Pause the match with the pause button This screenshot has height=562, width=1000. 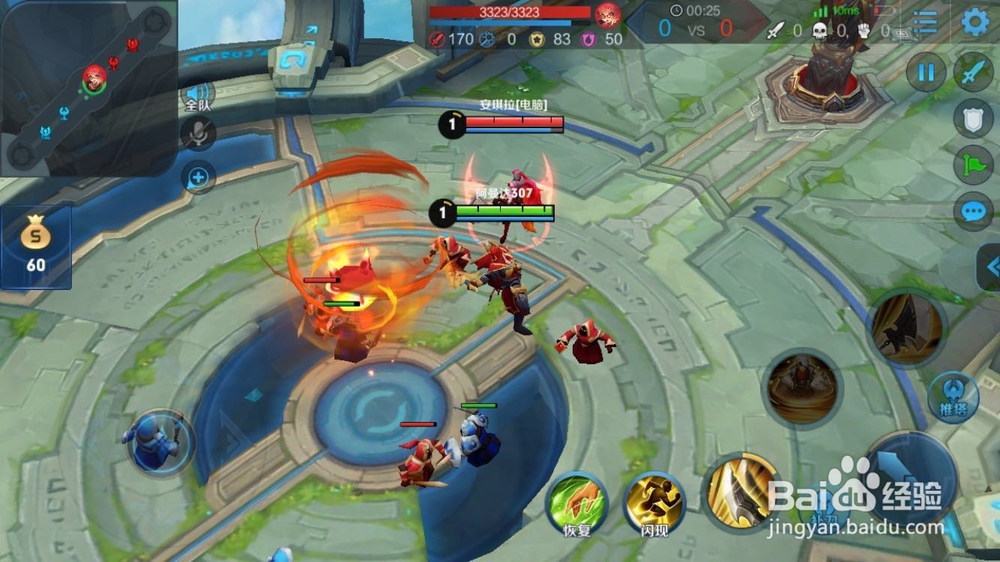click(927, 72)
